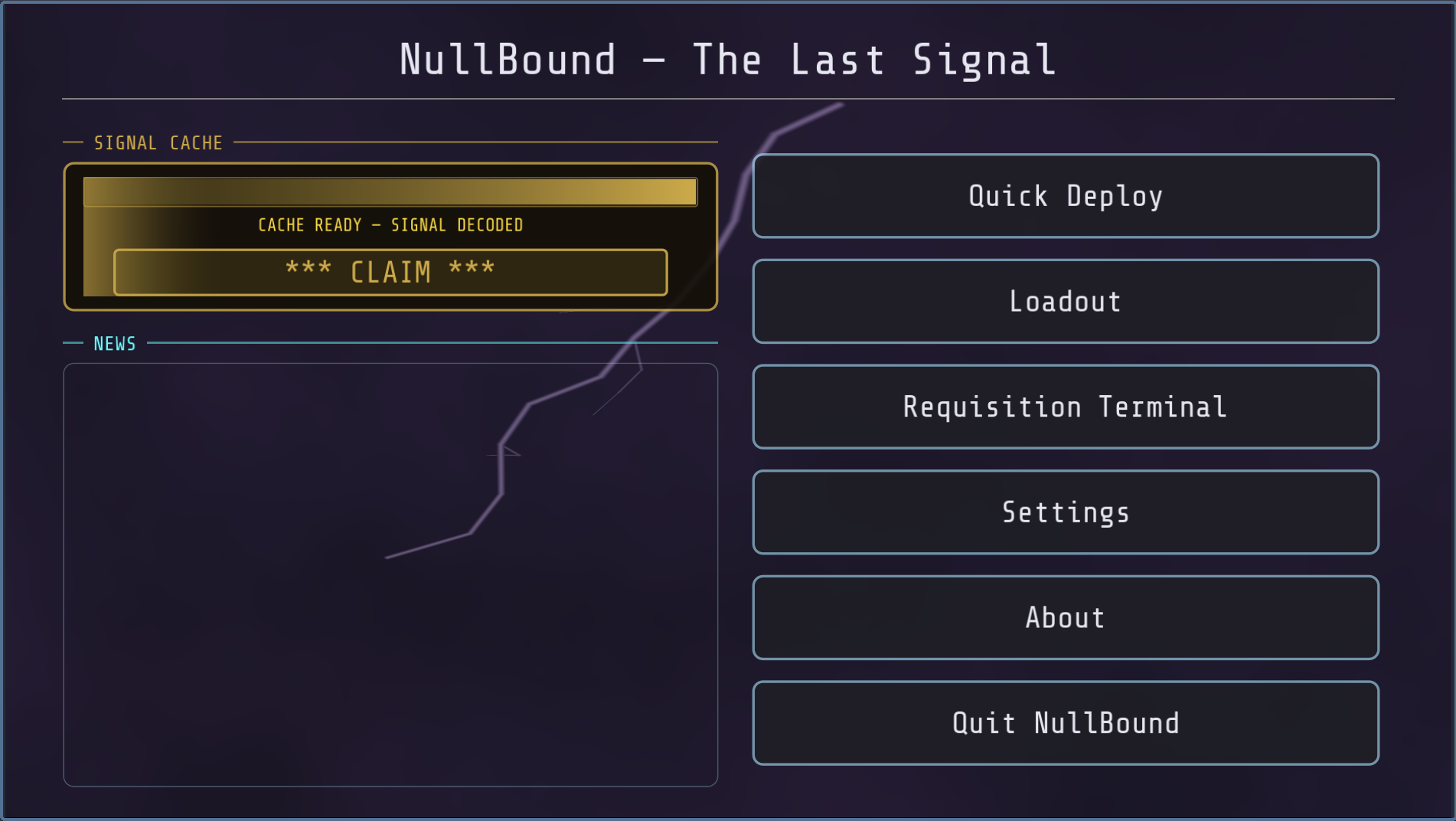Screen dimensions: 1456x821
Task: Click Quick Deploy to begin a mission
Action: point(1064,196)
